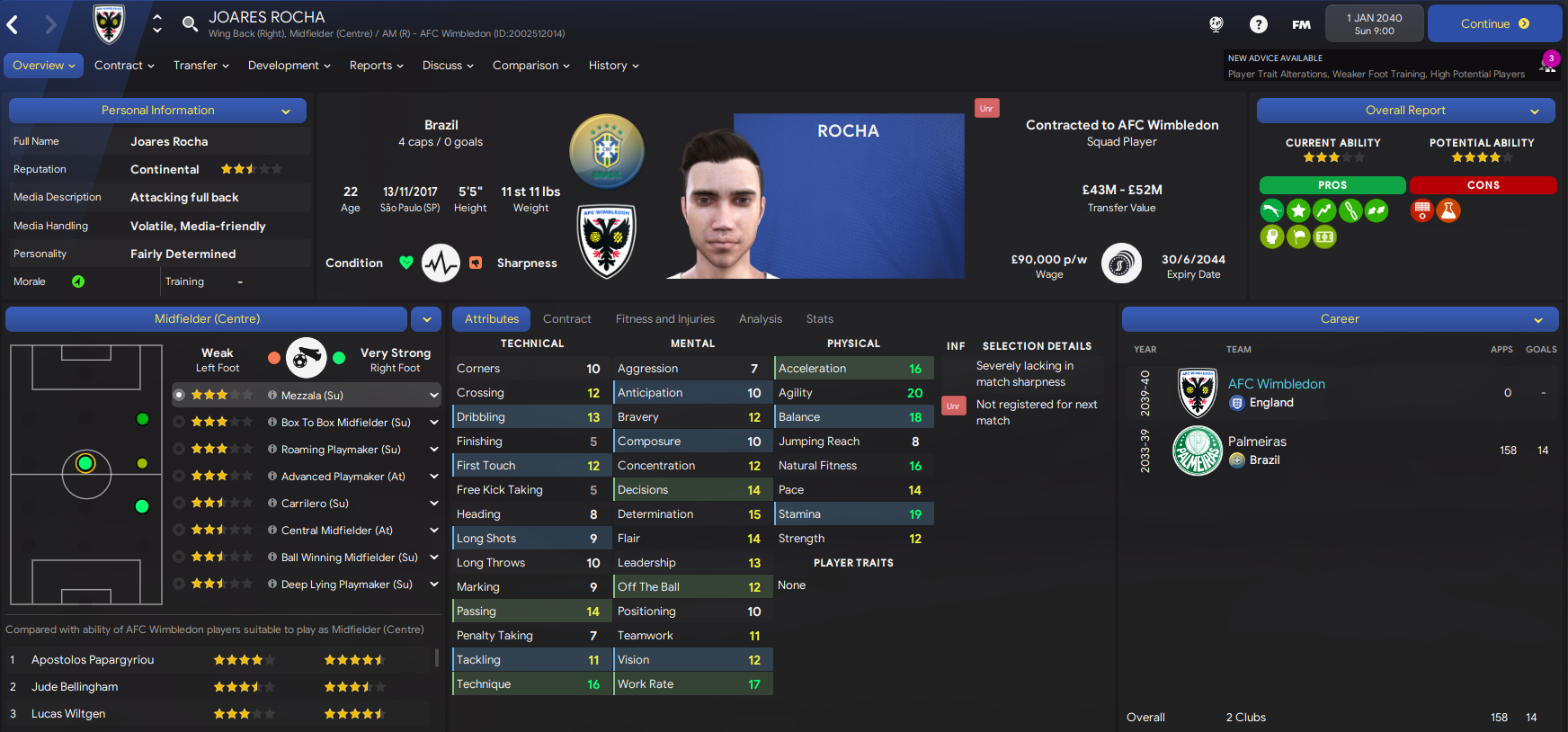
Task: Open the Development menu
Action: pos(289,66)
